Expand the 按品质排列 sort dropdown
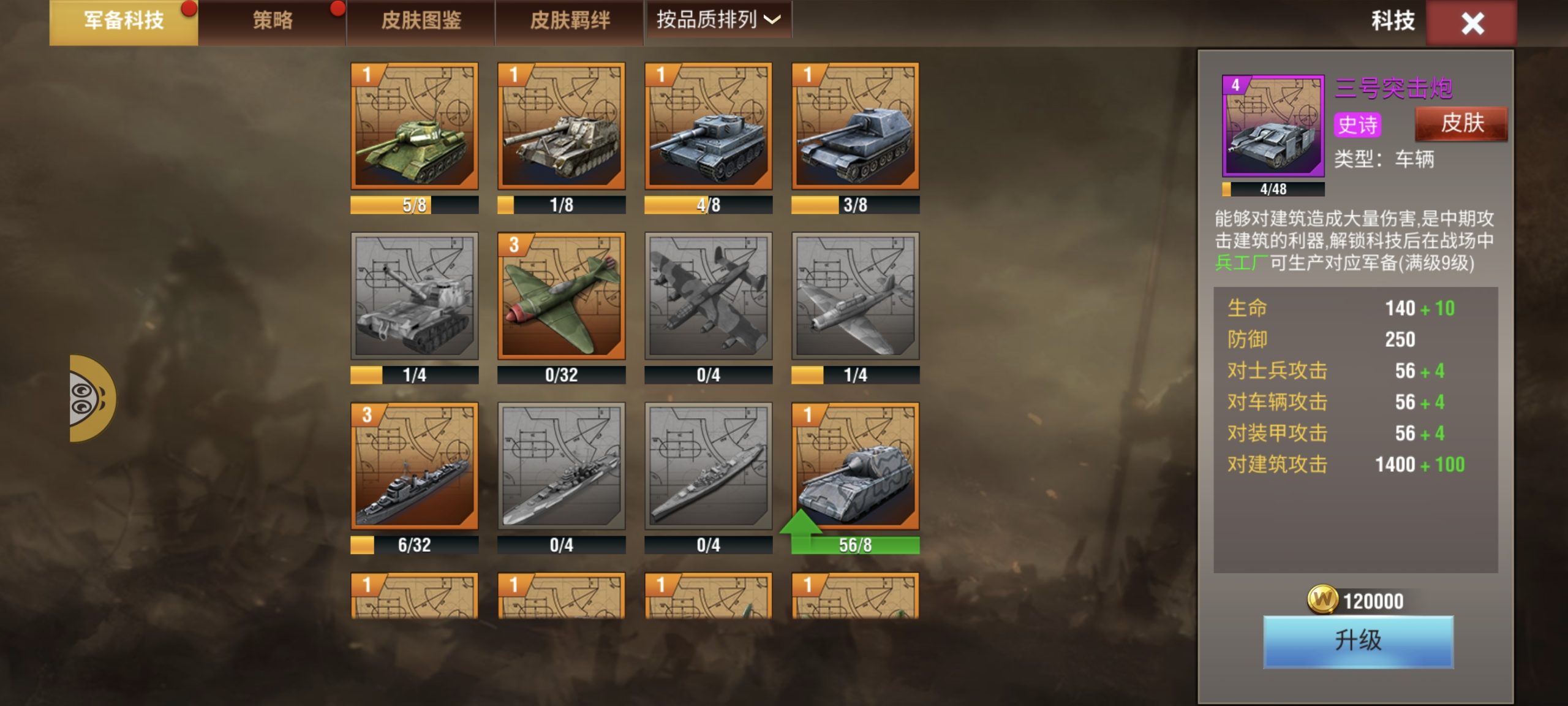 click(x=718, y=20)
